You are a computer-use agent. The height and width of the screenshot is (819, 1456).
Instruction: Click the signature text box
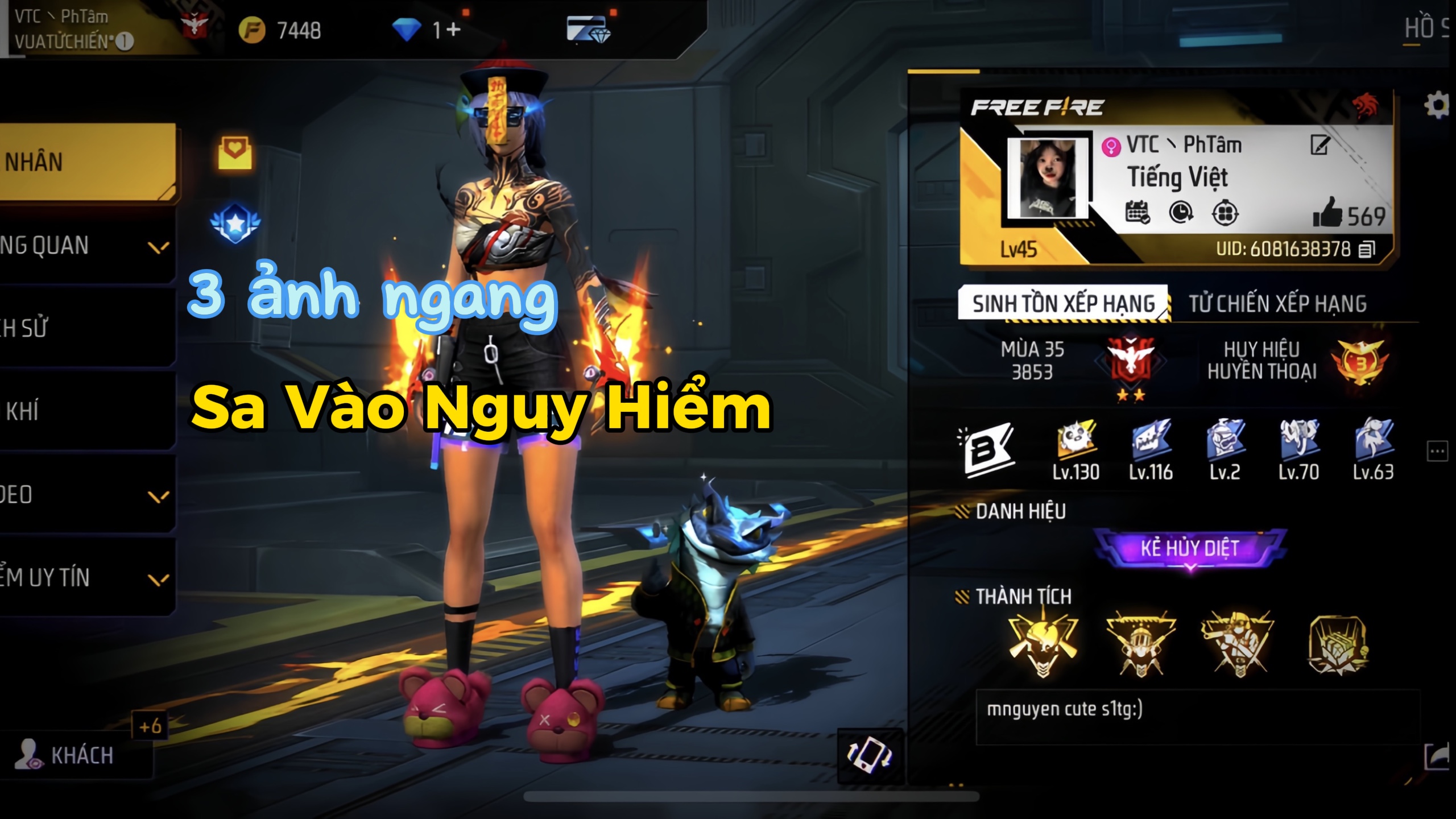pos(1197,717)
